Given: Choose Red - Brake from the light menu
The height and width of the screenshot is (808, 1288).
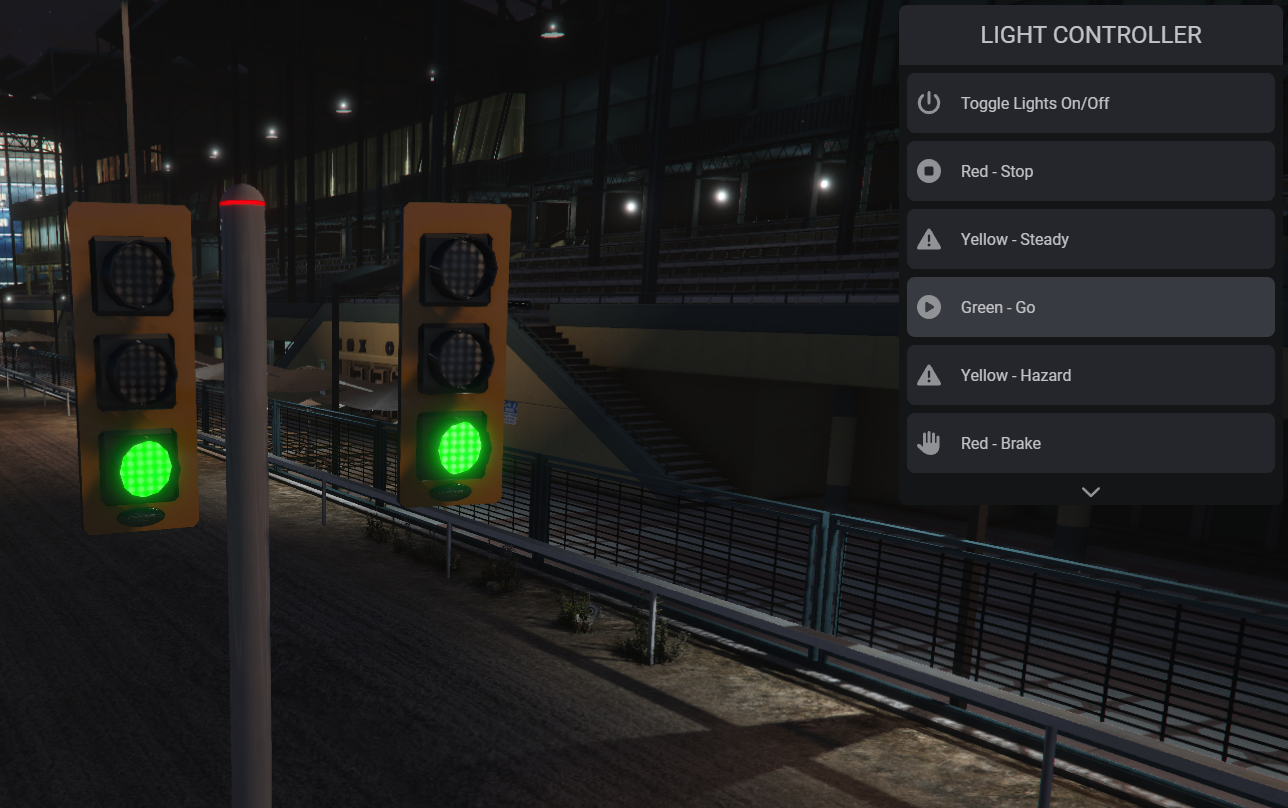Looking at the screenshot, I should (1090, 443).
